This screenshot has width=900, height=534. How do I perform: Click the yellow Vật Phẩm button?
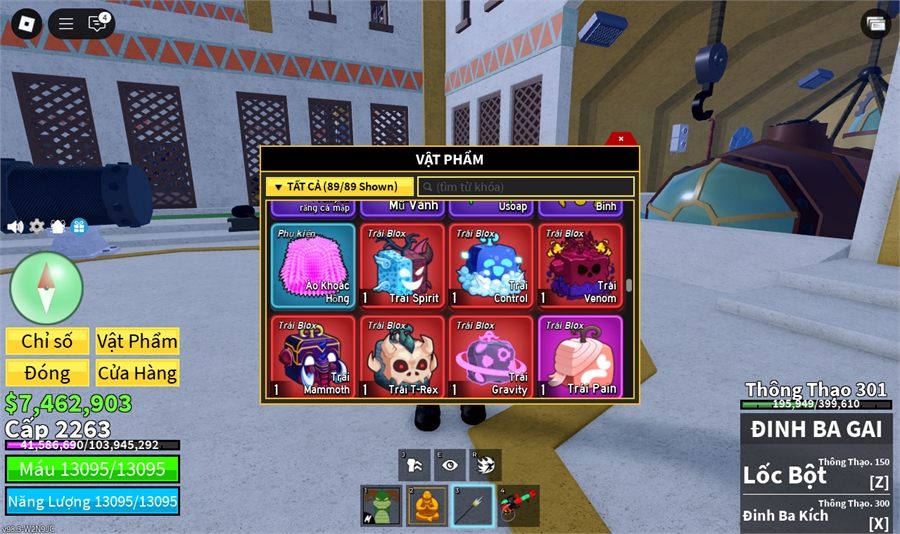point(137,341)
